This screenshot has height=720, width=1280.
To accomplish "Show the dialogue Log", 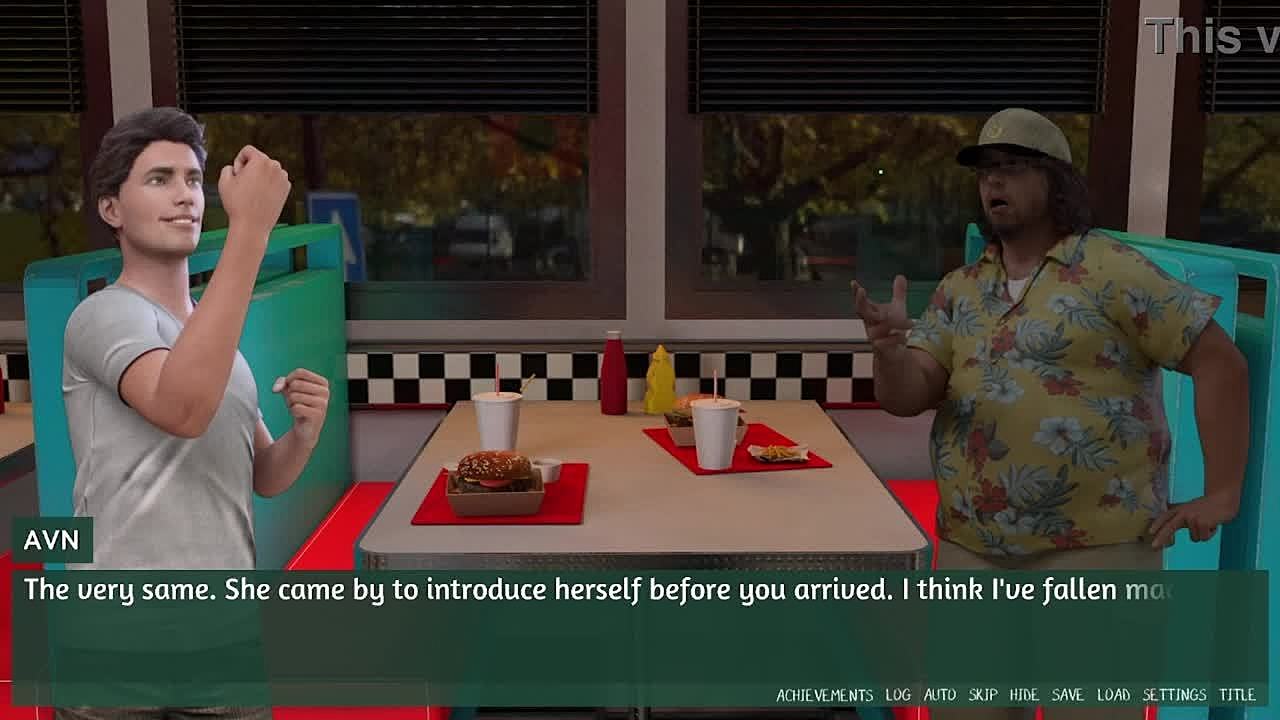I will pyautogui.click(x=898, y=695).
